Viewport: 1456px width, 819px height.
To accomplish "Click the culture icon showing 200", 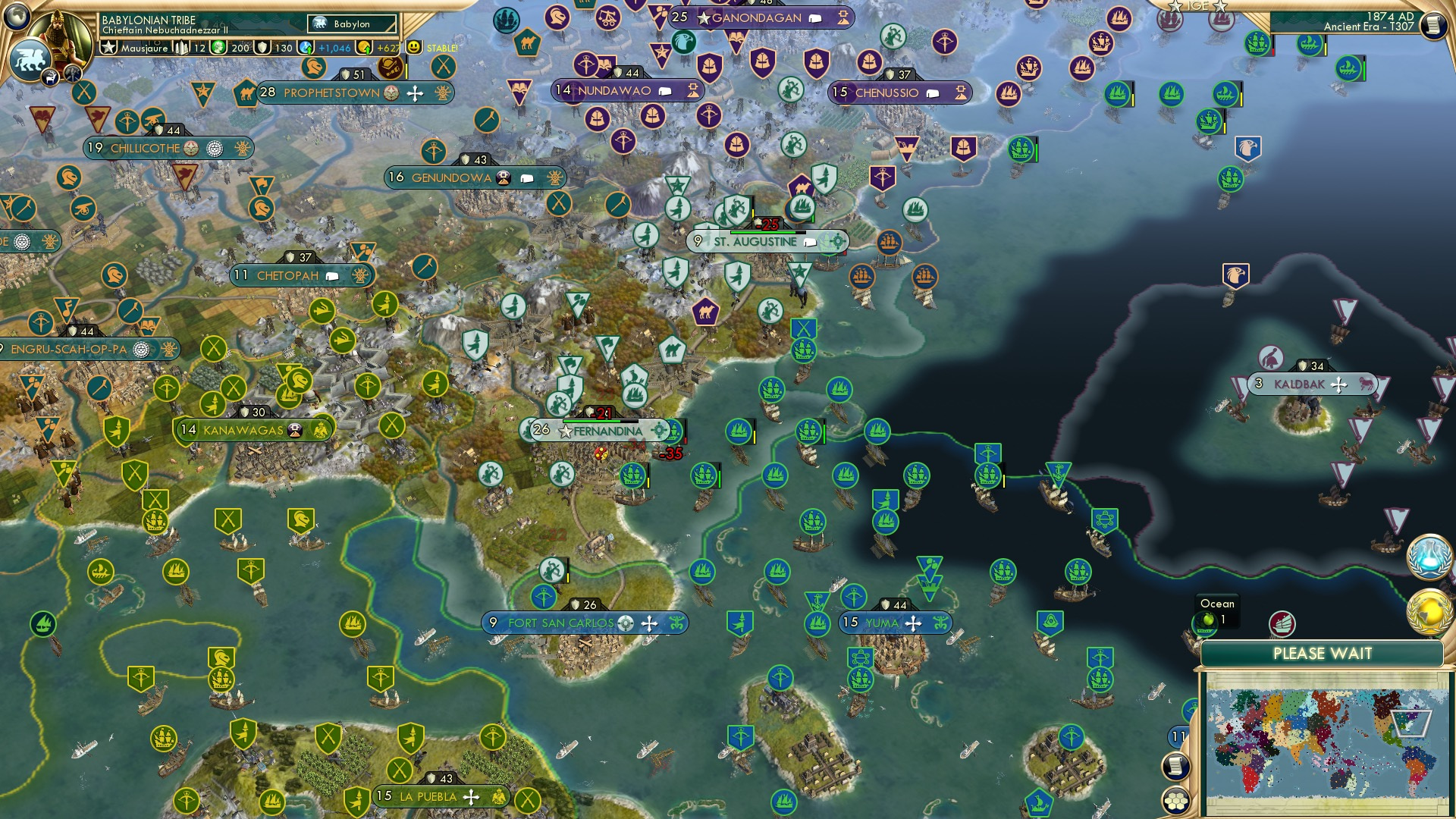I will click(218, 47).
